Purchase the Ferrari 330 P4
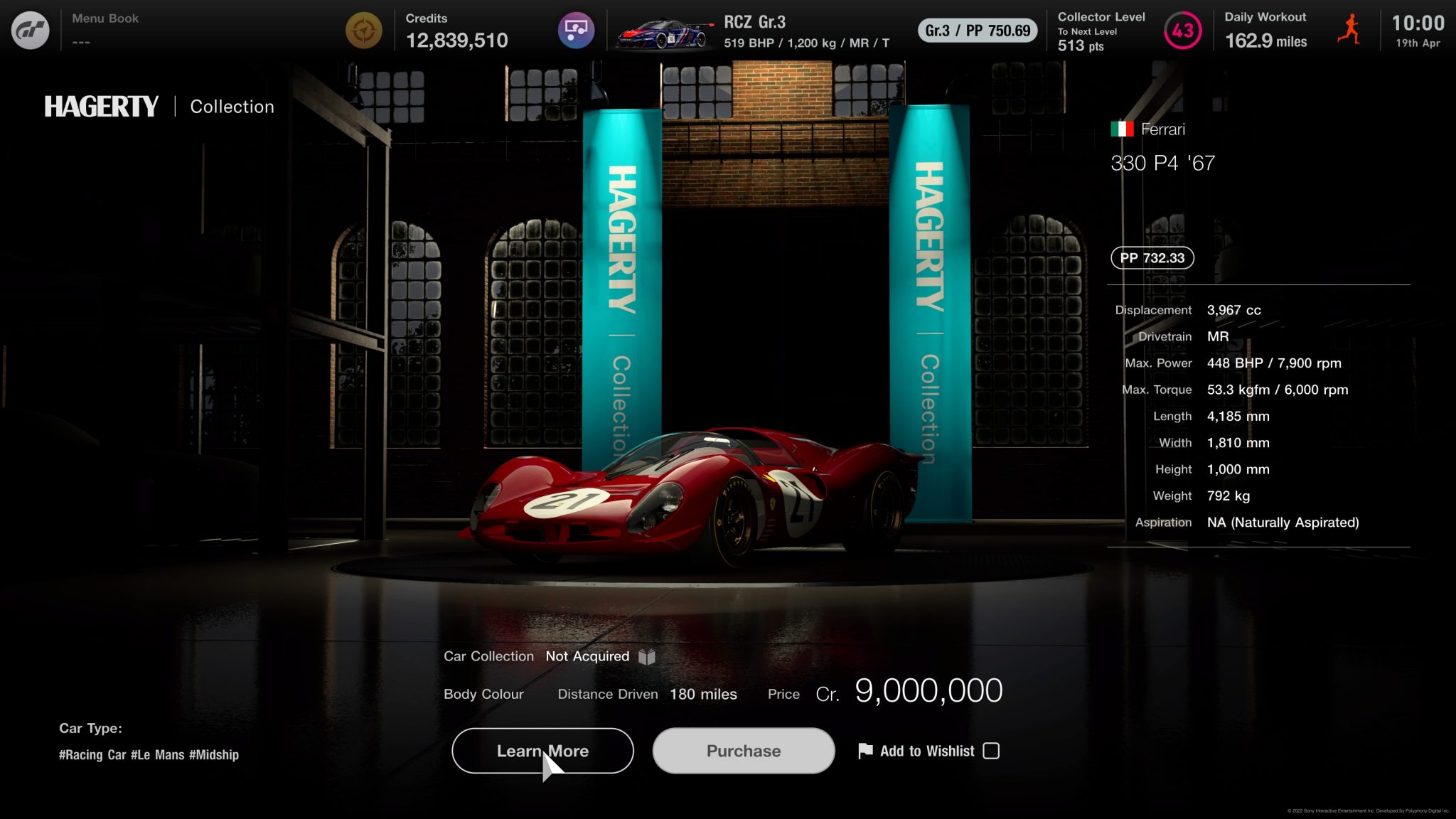This screenshot has height=819, width=1456. point(743,751)
